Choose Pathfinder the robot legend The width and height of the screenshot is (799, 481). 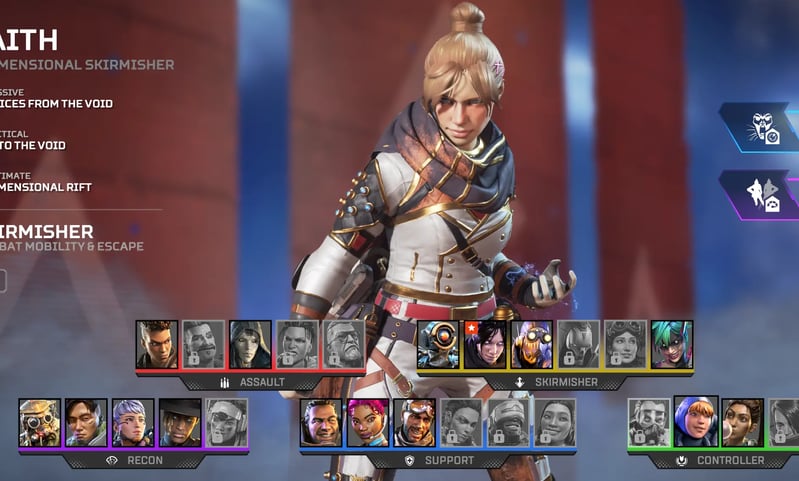438,344
